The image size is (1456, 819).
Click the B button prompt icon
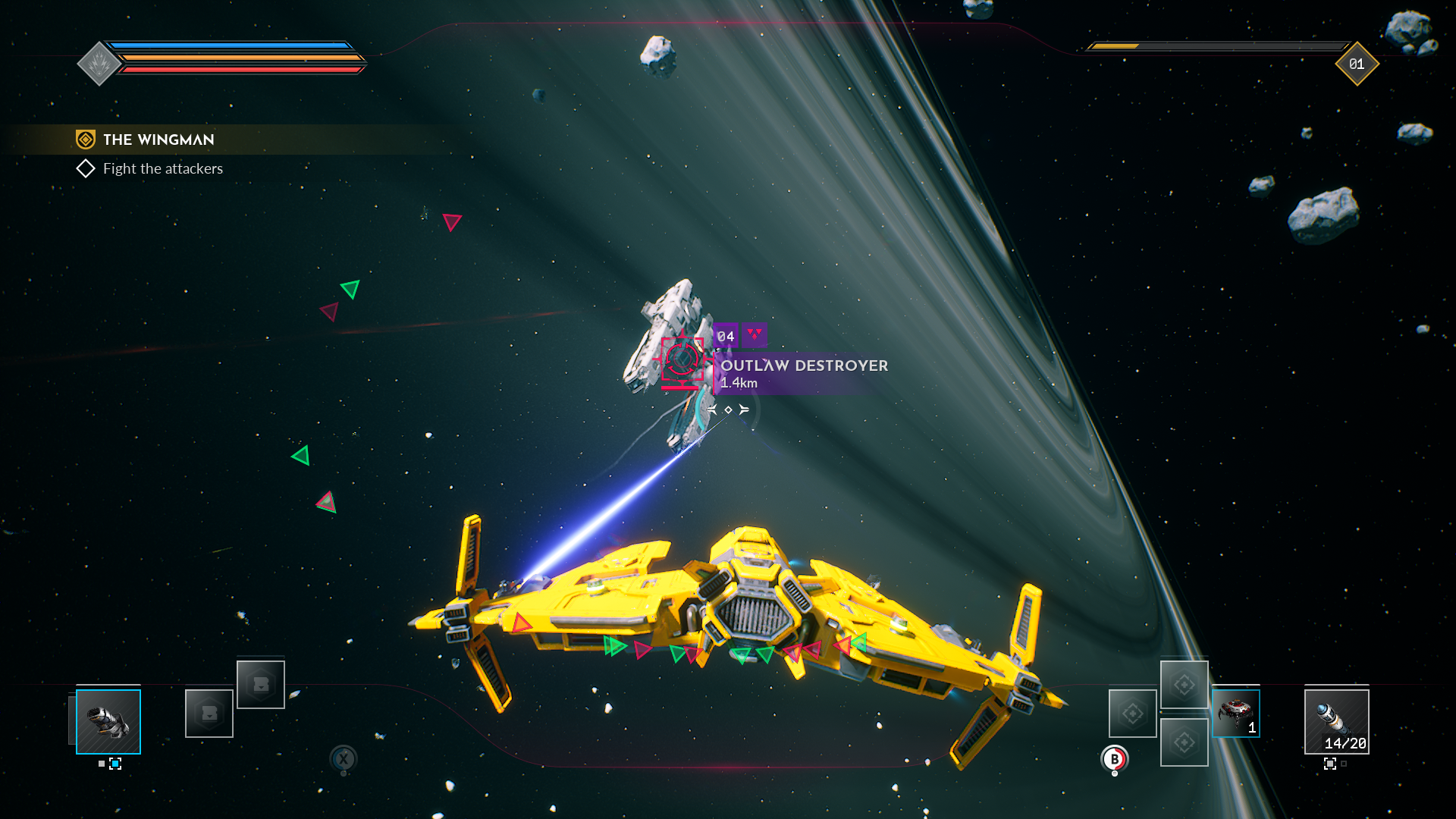coord(1114,758)
